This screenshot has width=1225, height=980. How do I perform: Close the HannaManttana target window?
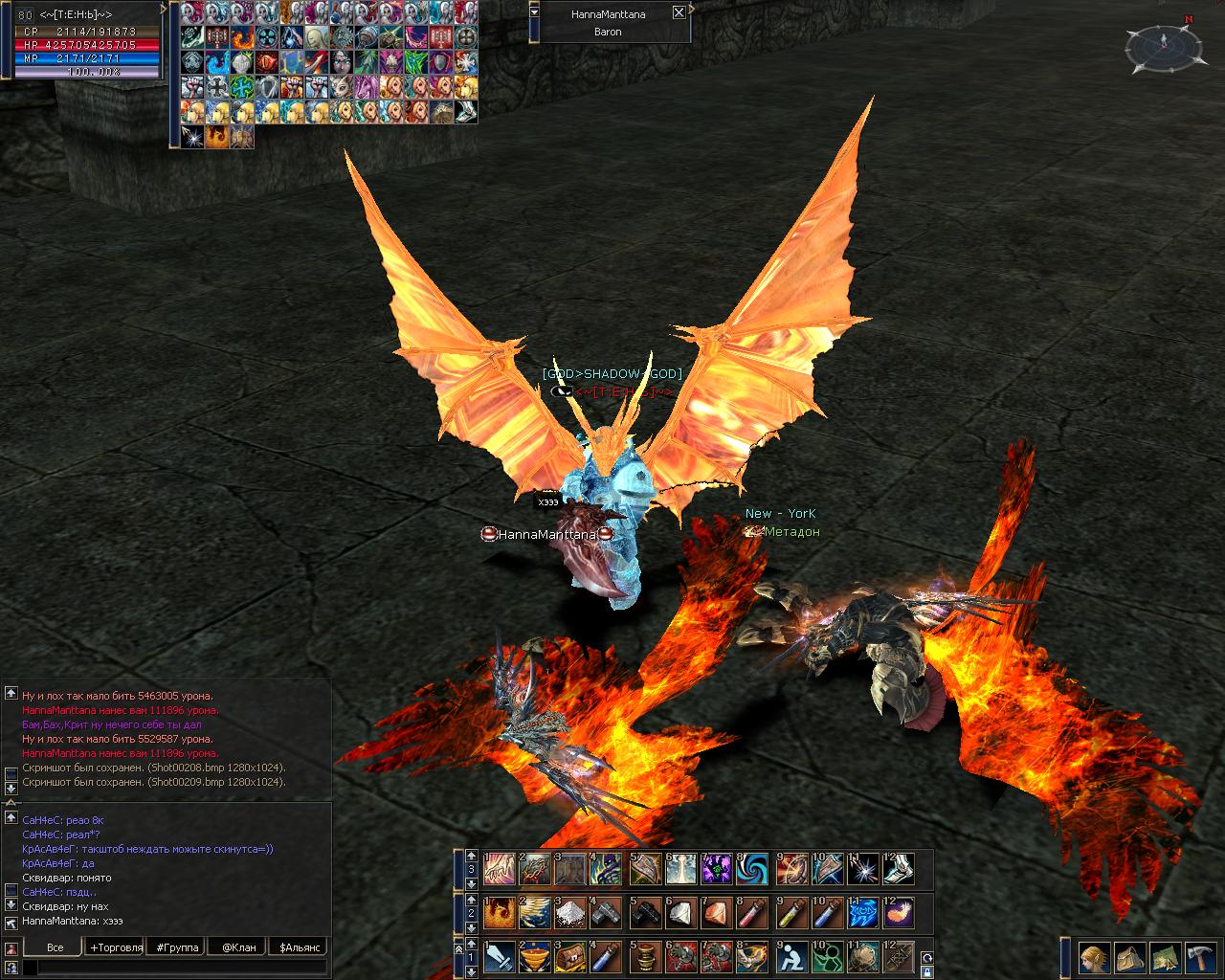point(679,13)
